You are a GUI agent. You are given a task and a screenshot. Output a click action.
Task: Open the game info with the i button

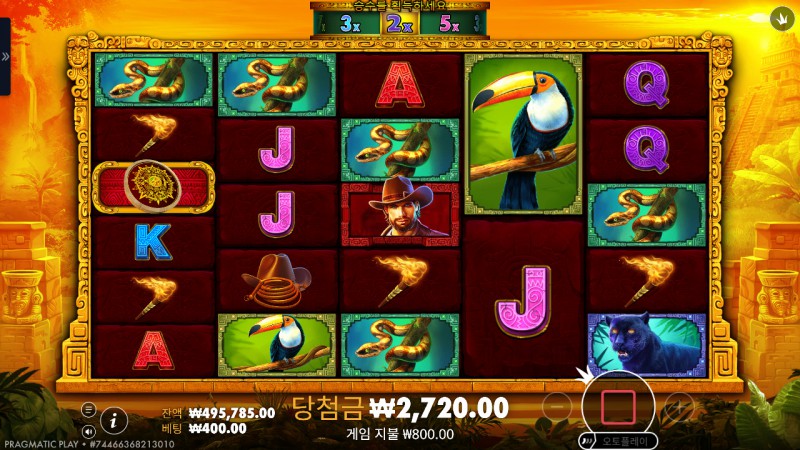[114, 420]
